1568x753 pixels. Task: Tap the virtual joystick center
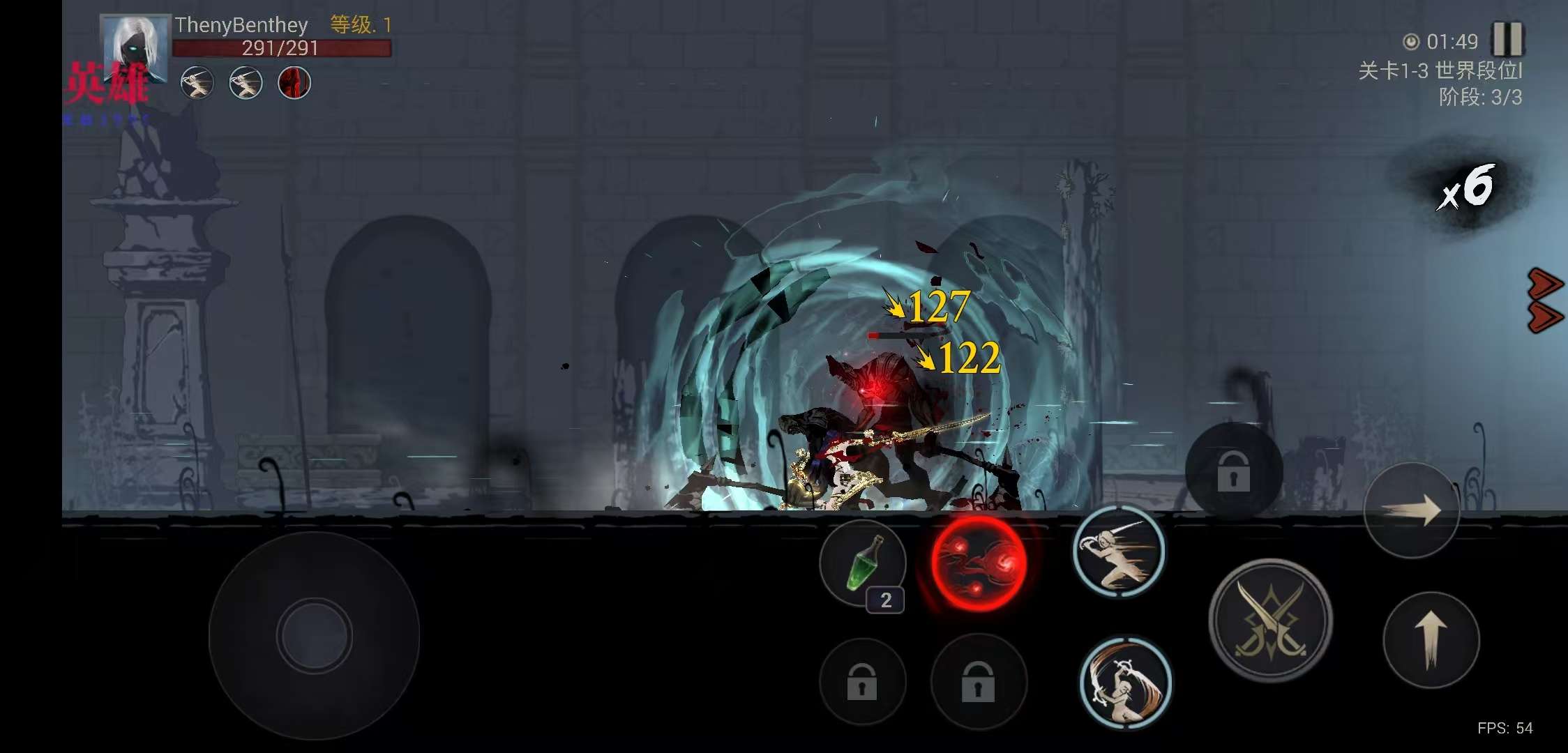(x=314, y=636)
